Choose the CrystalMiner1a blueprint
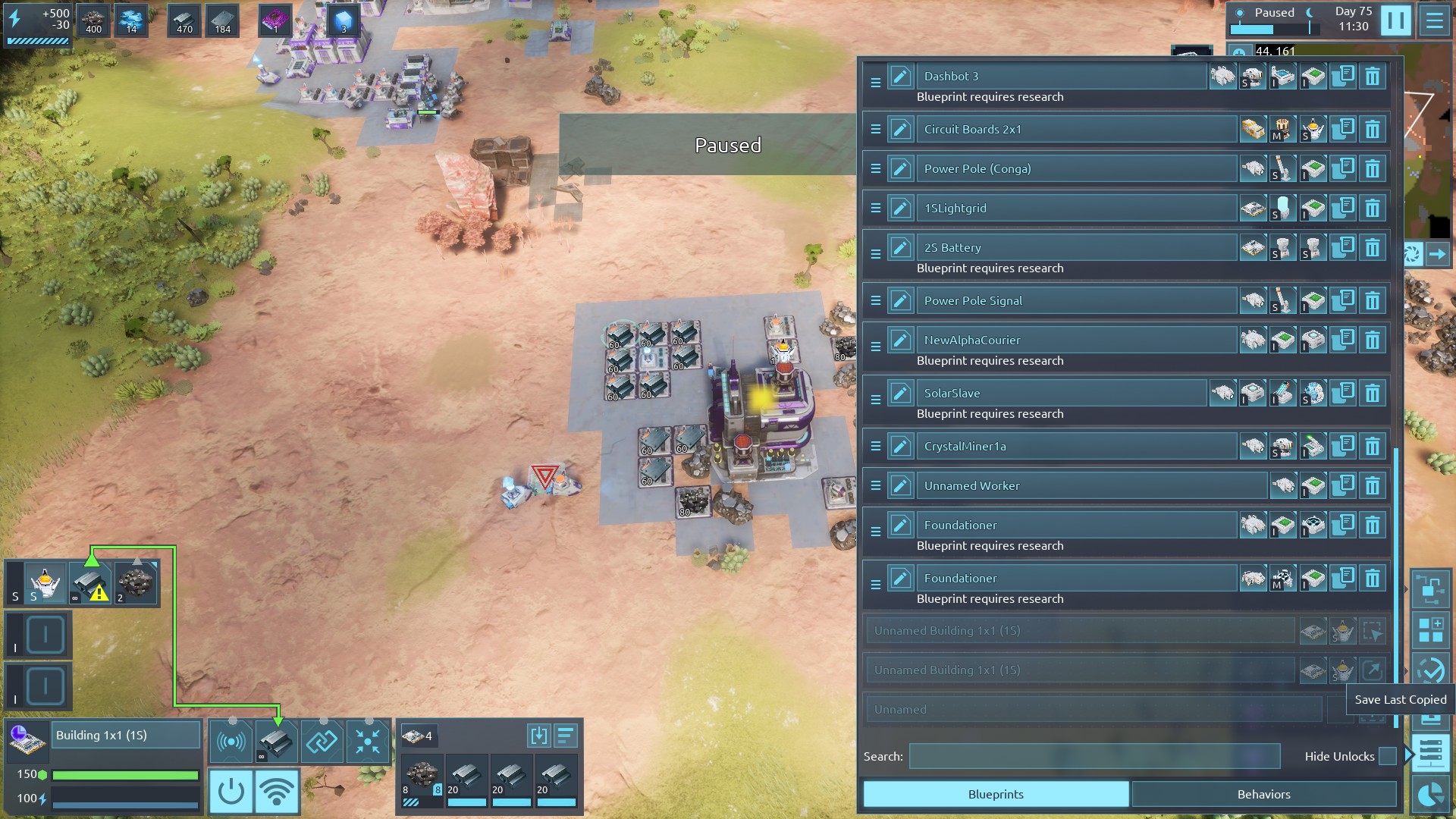The width and height of the screenshot is (1456, 819). coord(1077,447)
